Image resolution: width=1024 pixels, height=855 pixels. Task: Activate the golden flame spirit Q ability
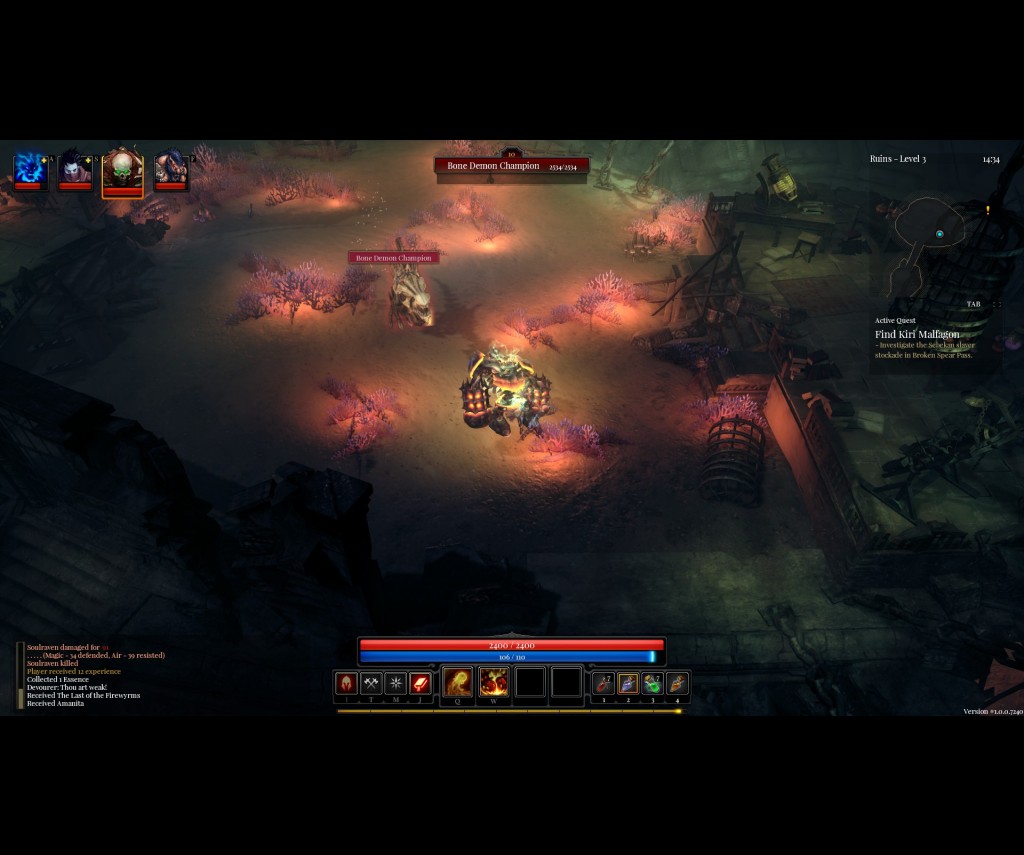458,683
